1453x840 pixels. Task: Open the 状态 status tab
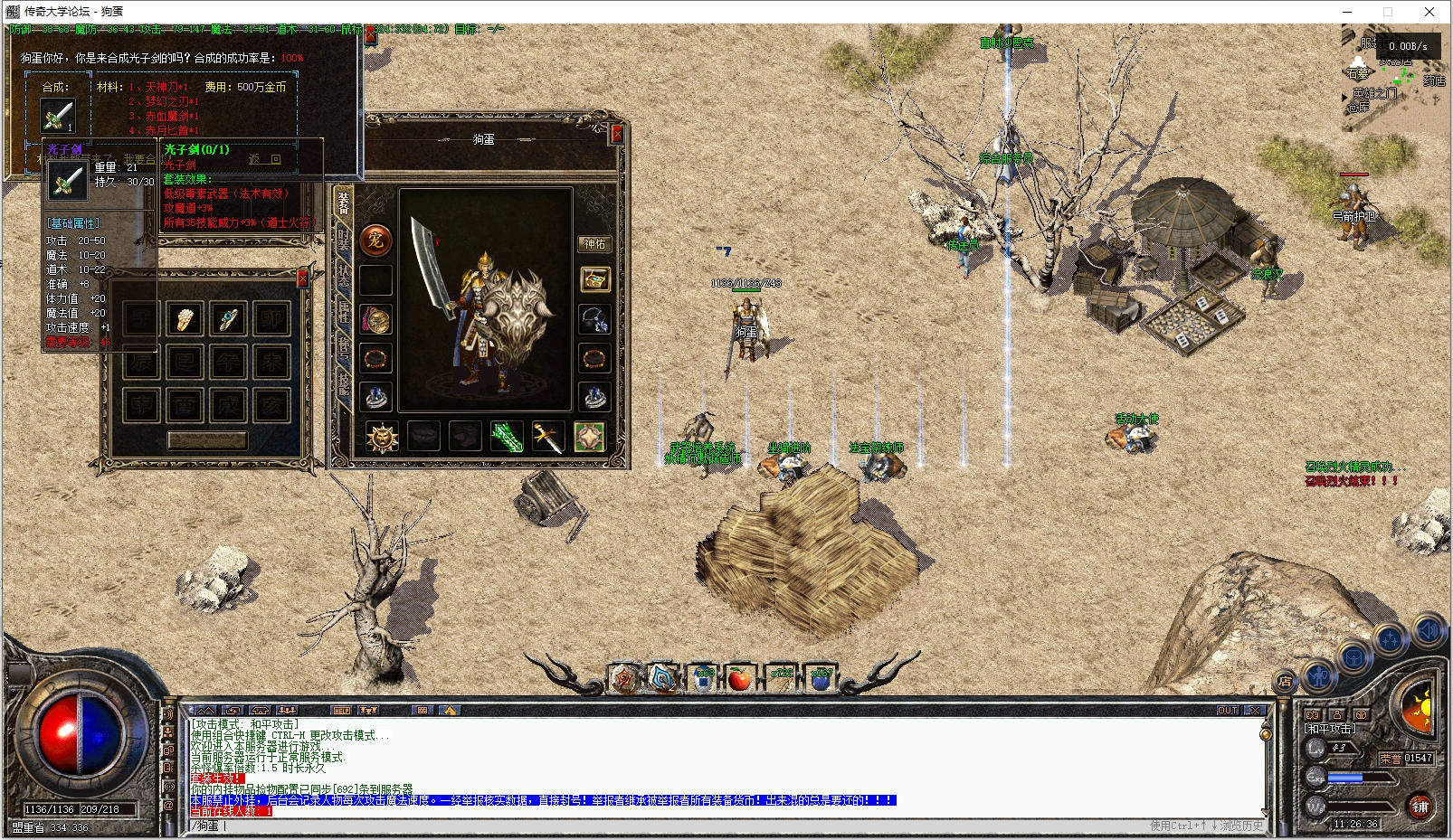pyautogui.click(x=344, y=275)
